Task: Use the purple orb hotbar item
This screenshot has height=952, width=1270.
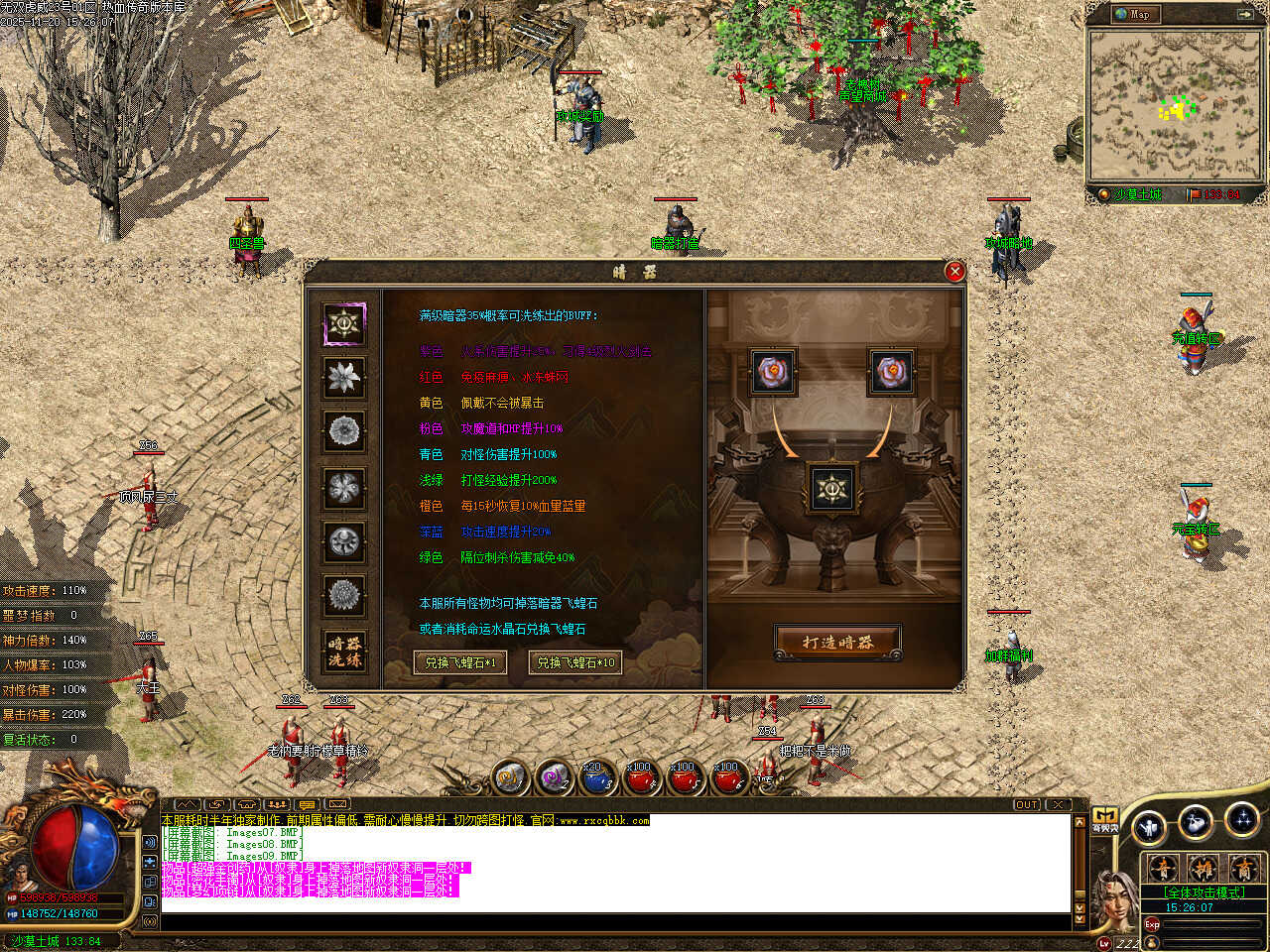Action: point(554,779)
